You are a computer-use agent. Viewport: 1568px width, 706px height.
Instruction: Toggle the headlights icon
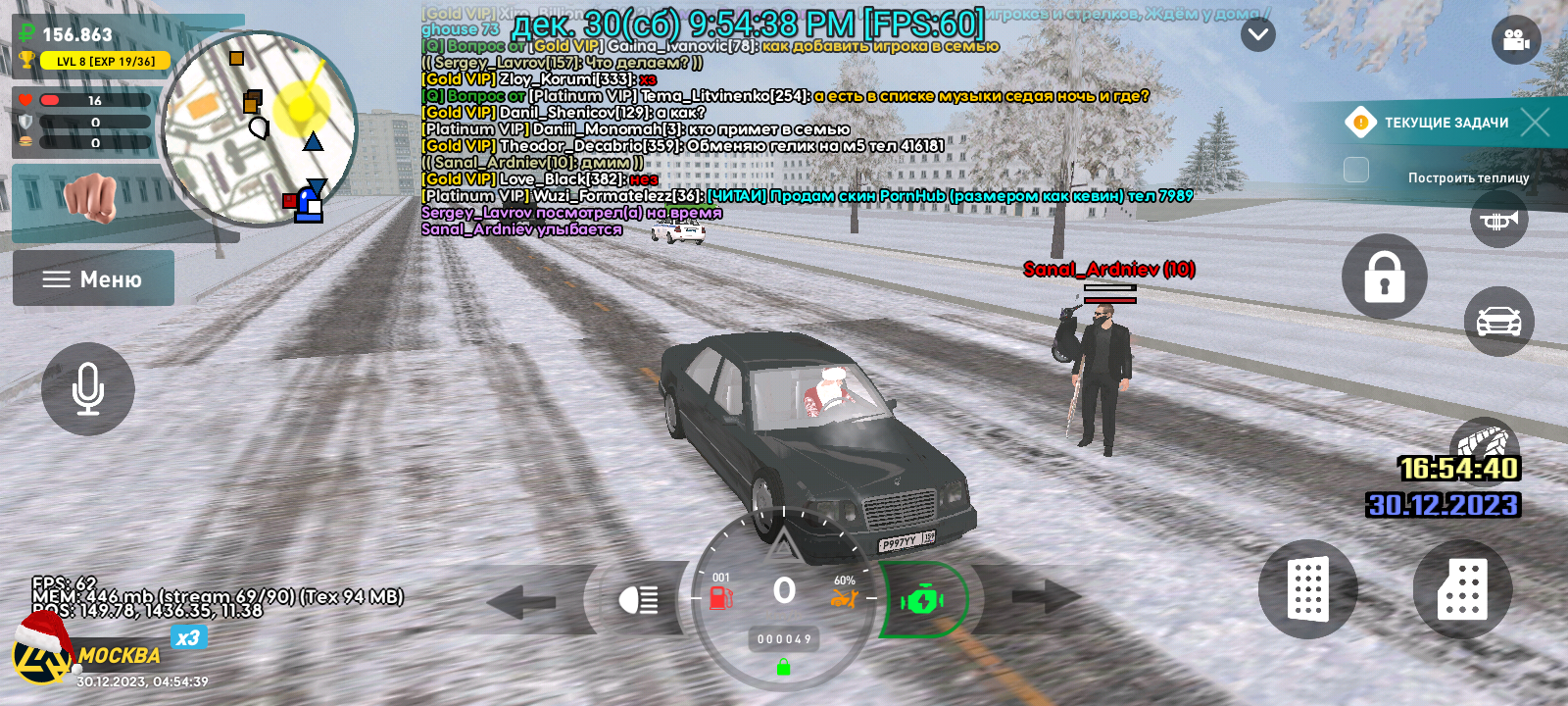coord(638,598)
